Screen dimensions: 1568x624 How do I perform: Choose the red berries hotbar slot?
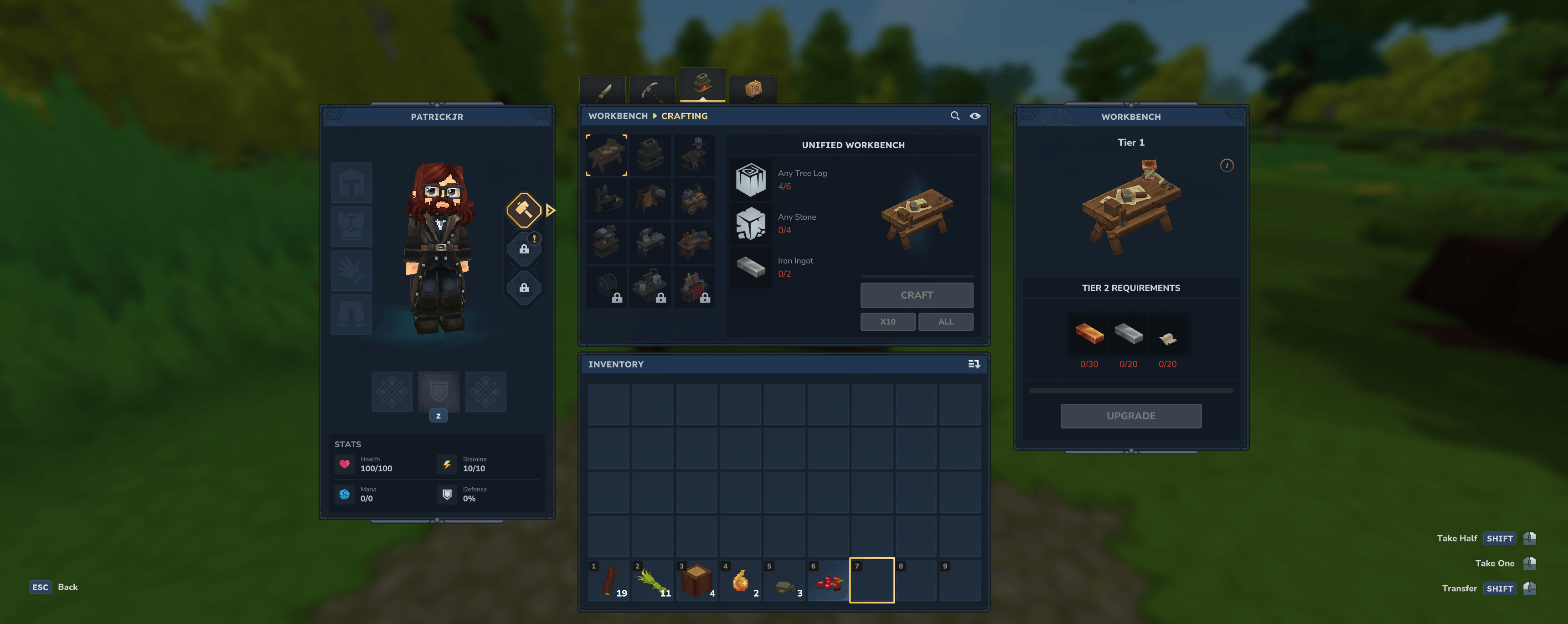tap(828, 580)
